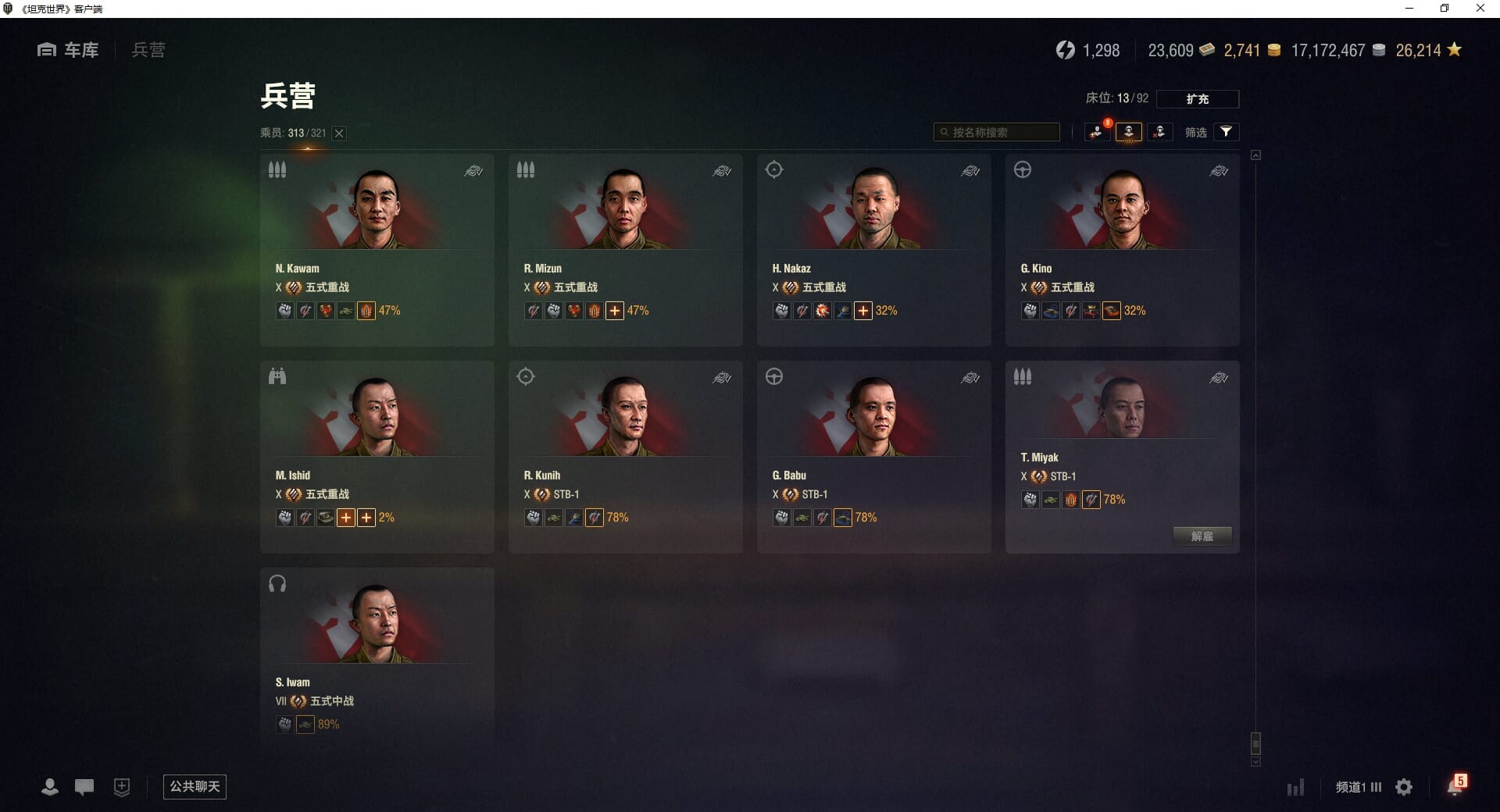Click 解雇 to dismiss T. Miyak
This screenshot has width=1500, height=812.
(1202, 536)
